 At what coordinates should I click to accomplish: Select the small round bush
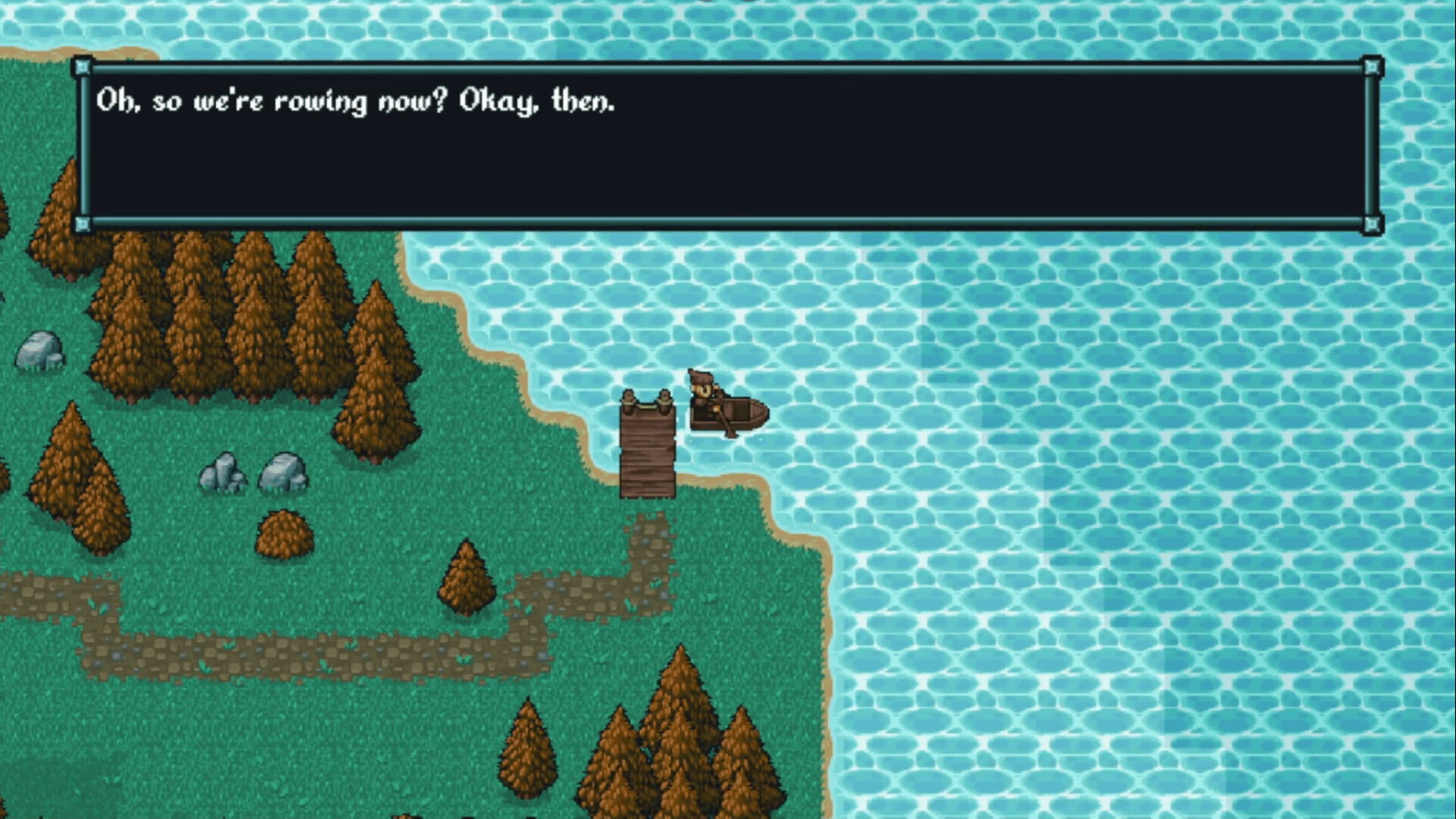point(284,535)
